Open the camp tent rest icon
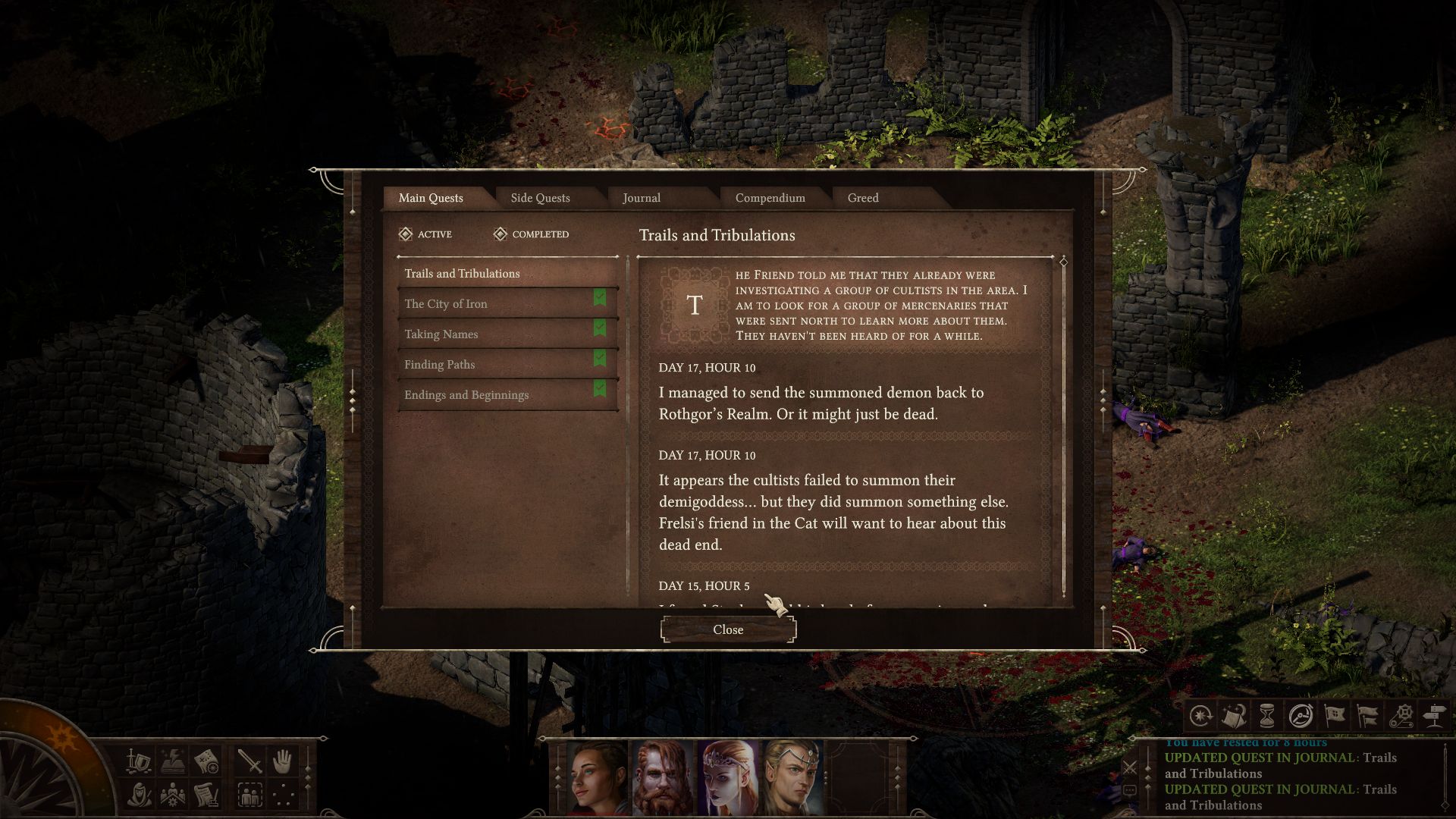 coord(1234,715)
